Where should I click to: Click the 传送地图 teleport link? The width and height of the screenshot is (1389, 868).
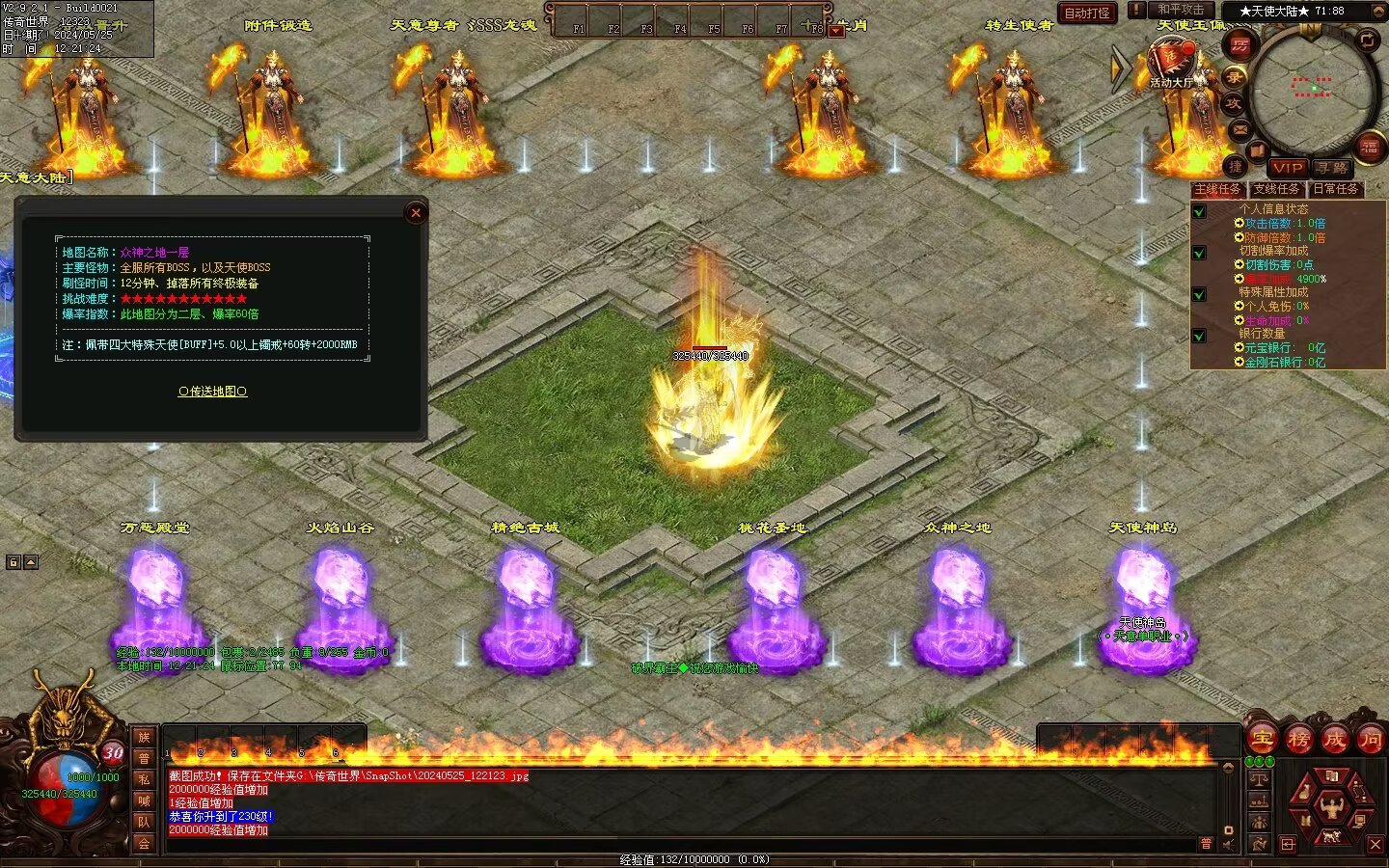(x=212, y=392)
